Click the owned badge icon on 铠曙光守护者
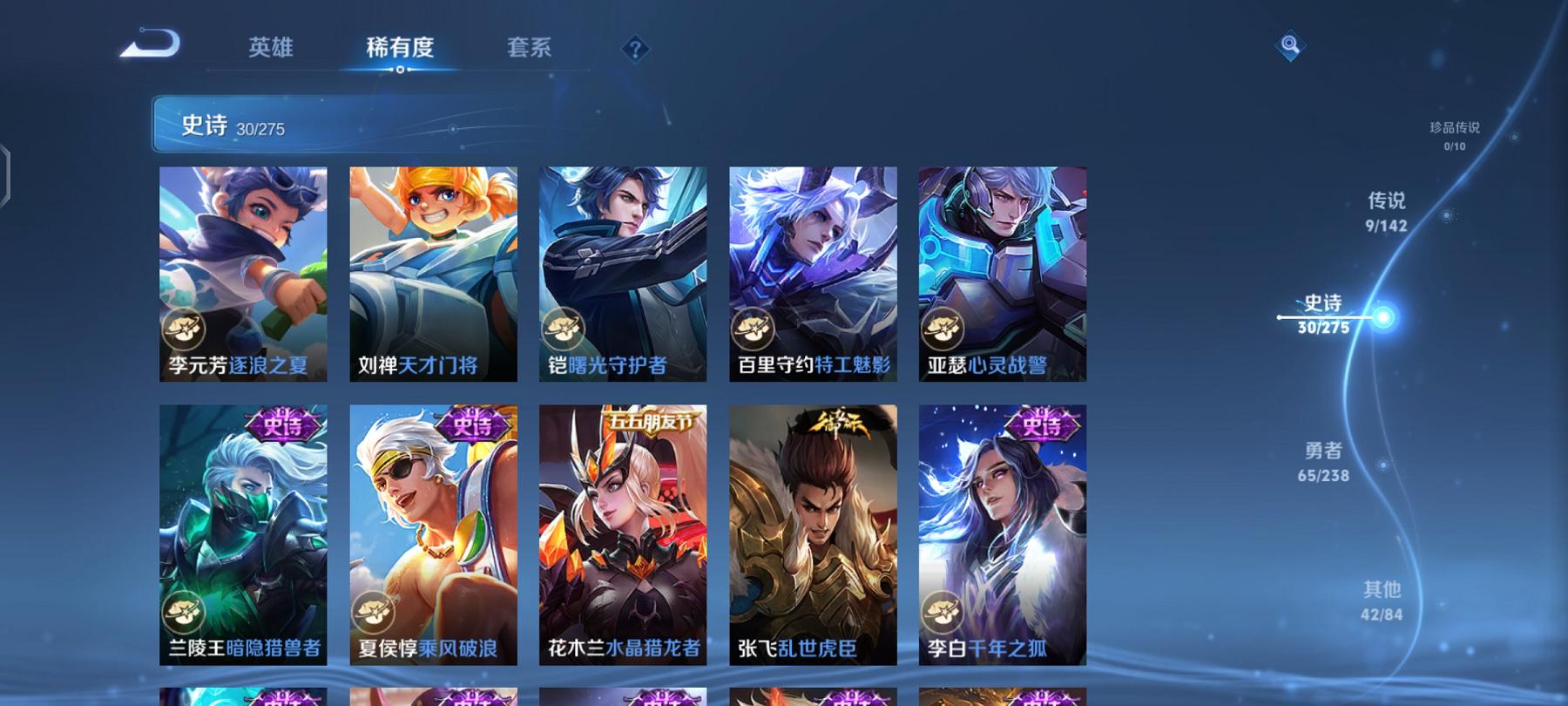The image size is (1568, 706). [567, 329]
